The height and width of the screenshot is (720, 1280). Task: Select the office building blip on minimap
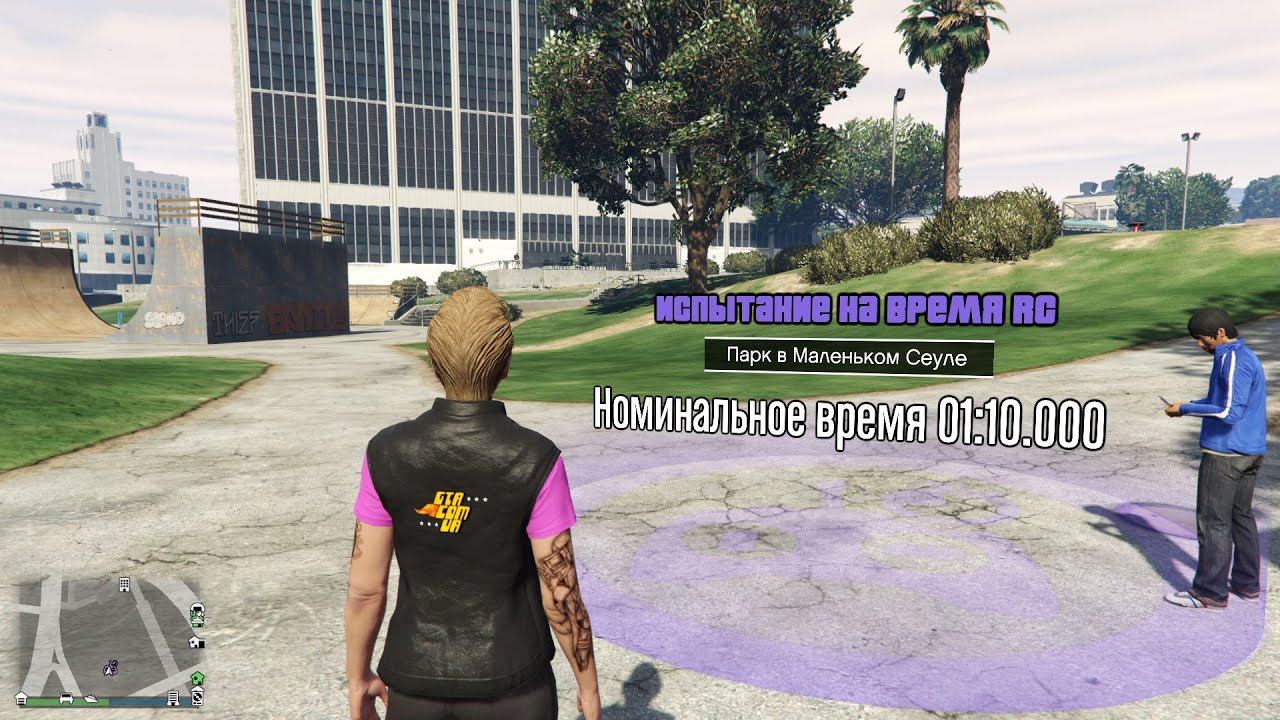tap(124, 583)
